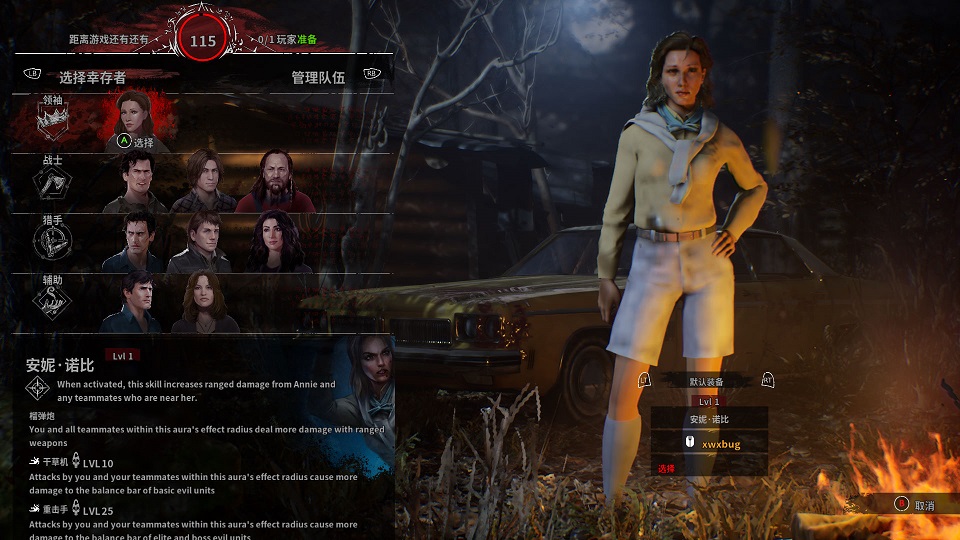
Task: Choose the hunter-class Ash portrait
Action: (x=139, y=243)
